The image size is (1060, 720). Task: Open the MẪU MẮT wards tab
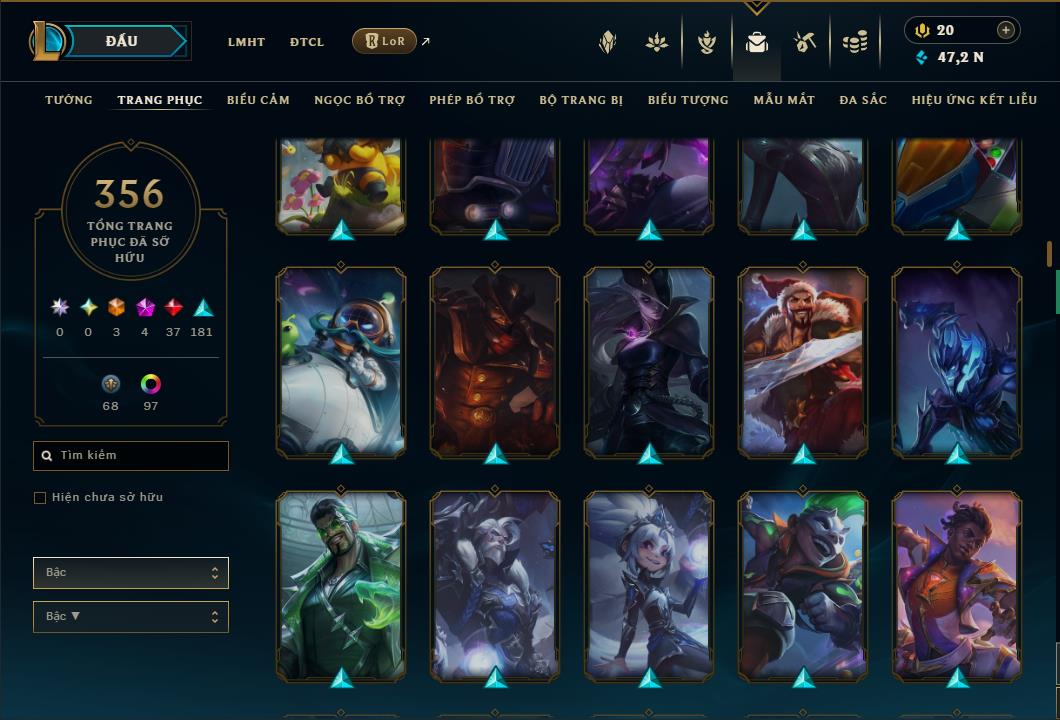point(784,100)
